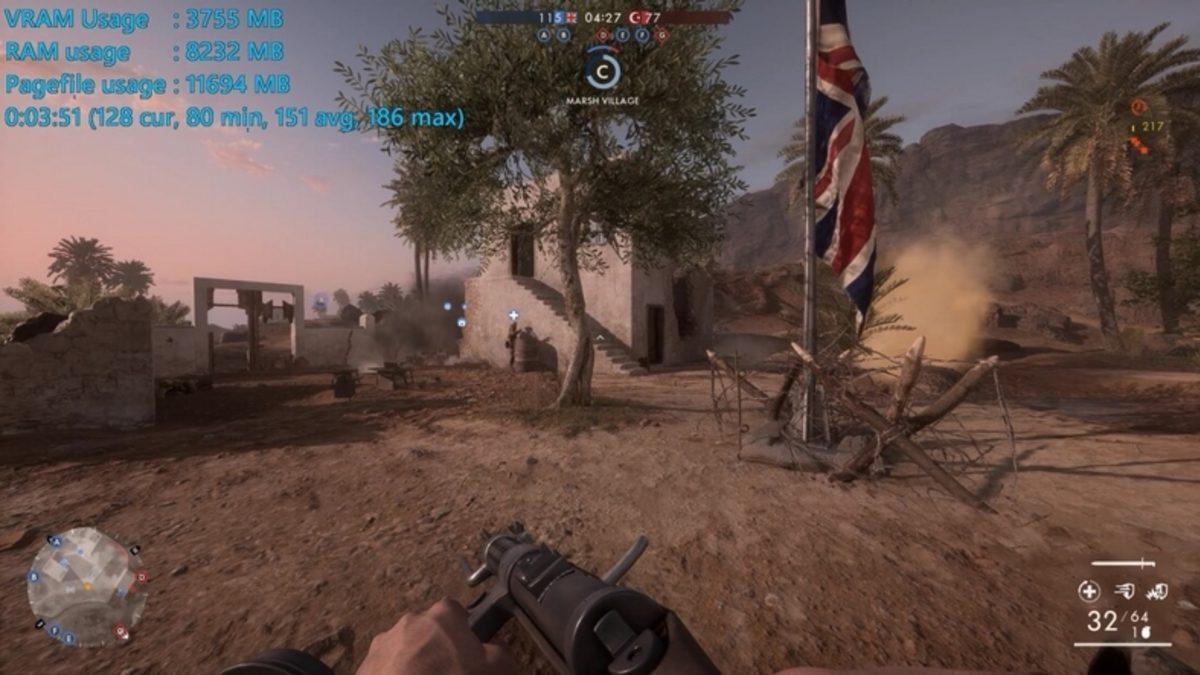Click the A flag marker on minimap
The height and width of the screenshot is (675, 1200).
coord(56,541)
